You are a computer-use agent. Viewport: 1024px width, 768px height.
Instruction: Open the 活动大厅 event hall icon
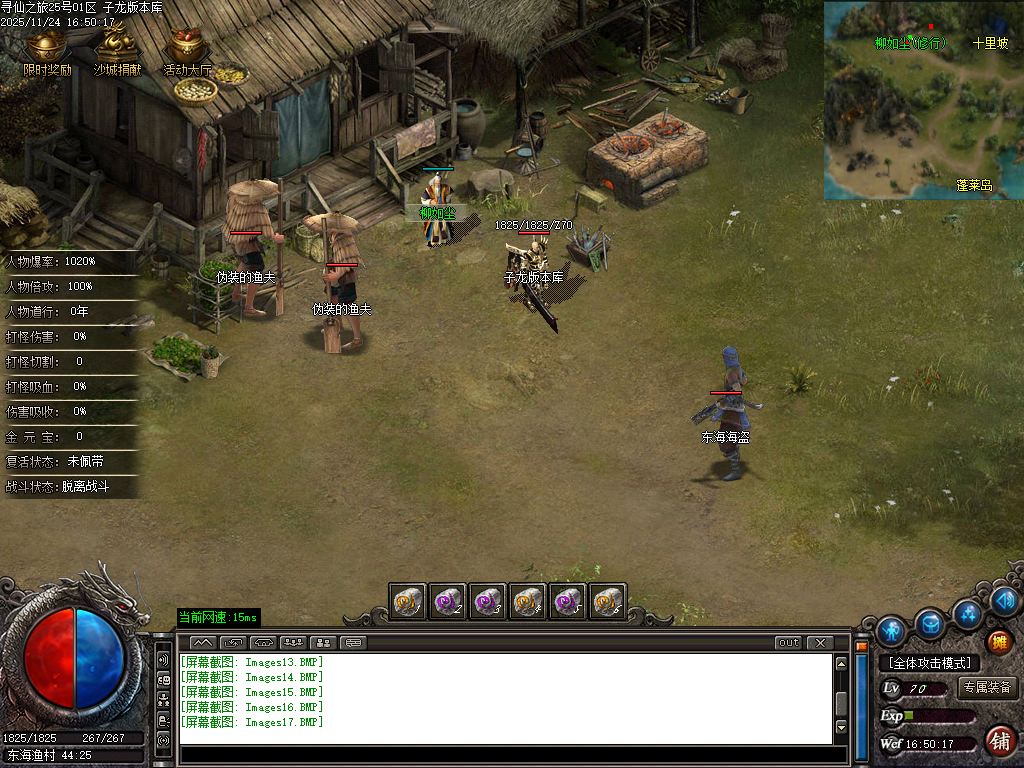coord(188,52)
